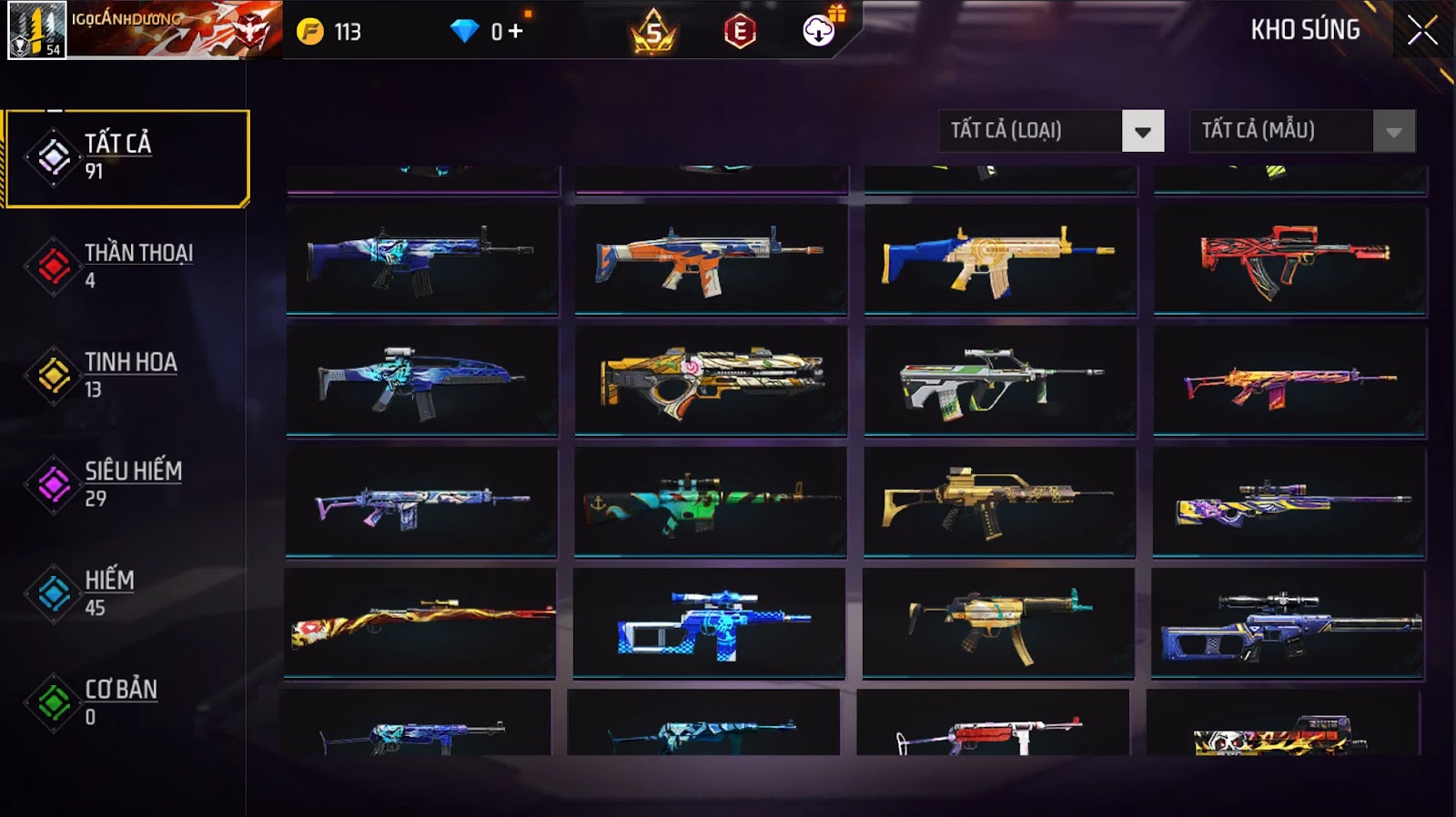The height and width of the screenshot is (817, 1456).
Task: Choose the white and green AUG skin
Action: (x=1000, y=380)
